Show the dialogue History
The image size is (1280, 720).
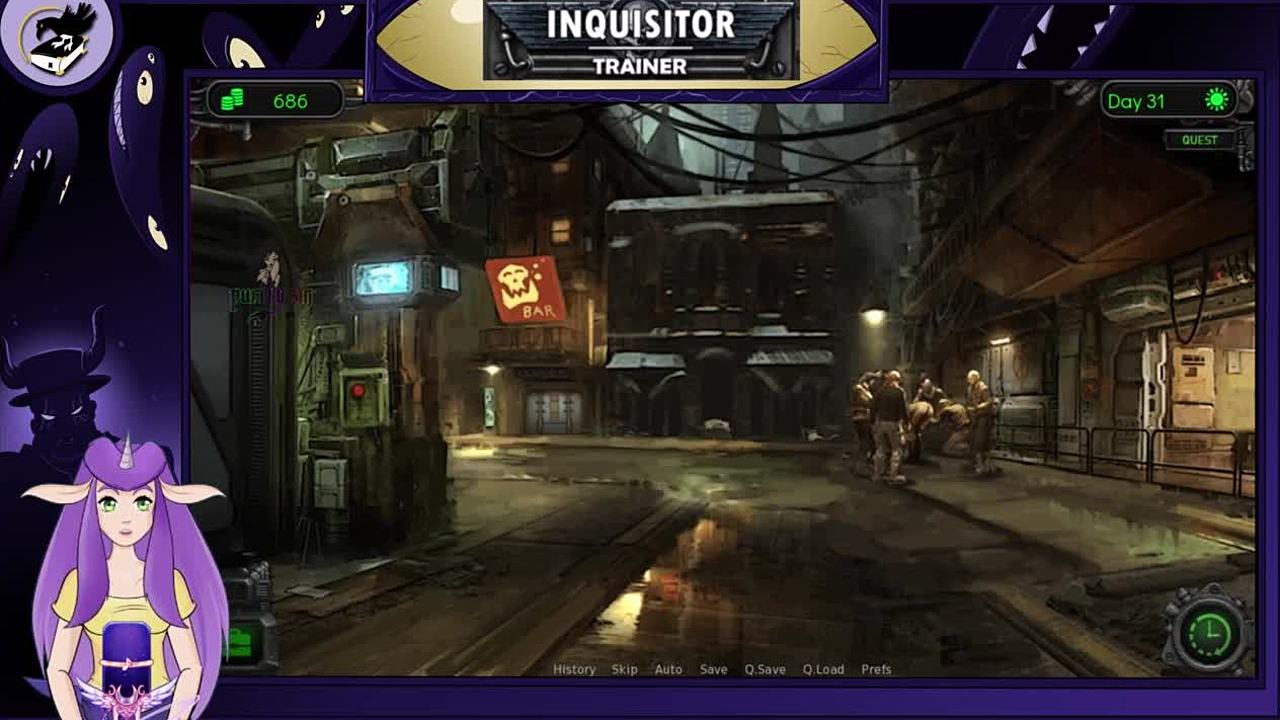pos(574,669)
